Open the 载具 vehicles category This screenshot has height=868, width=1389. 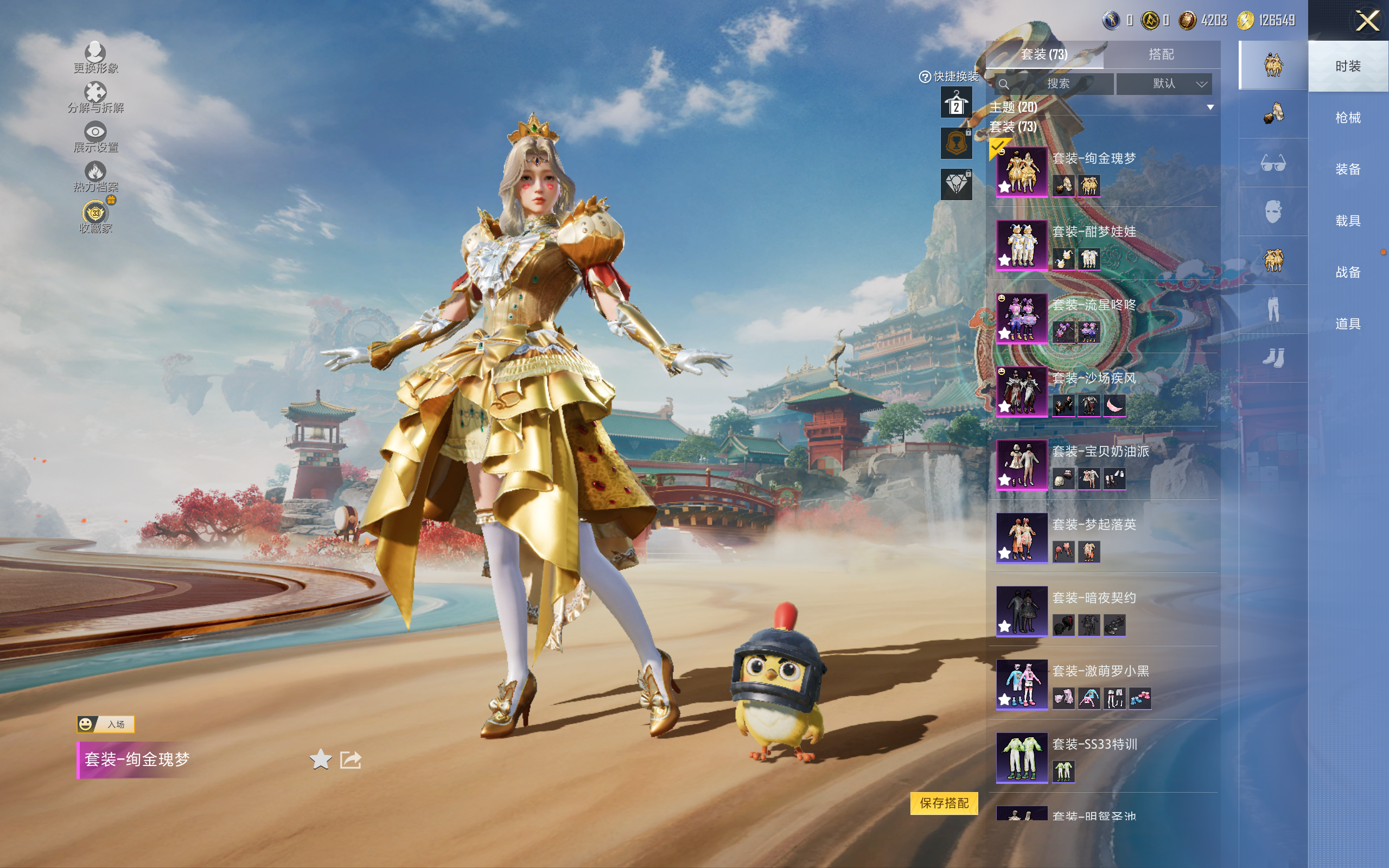pyautogui.click(x=1347, y=220)
